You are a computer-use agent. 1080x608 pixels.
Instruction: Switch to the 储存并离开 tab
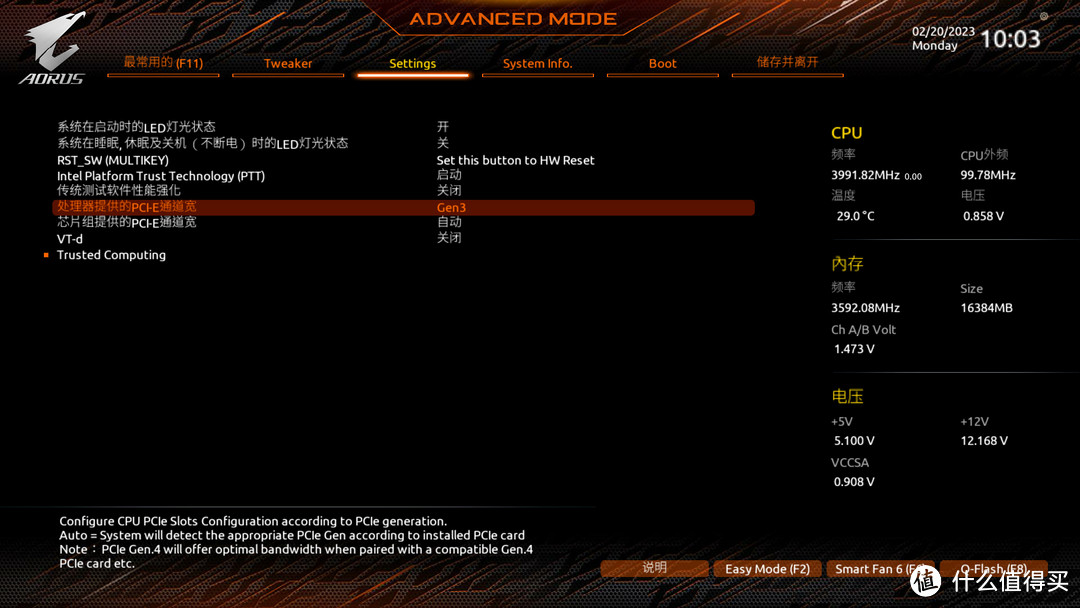click(x=787, y=62)
